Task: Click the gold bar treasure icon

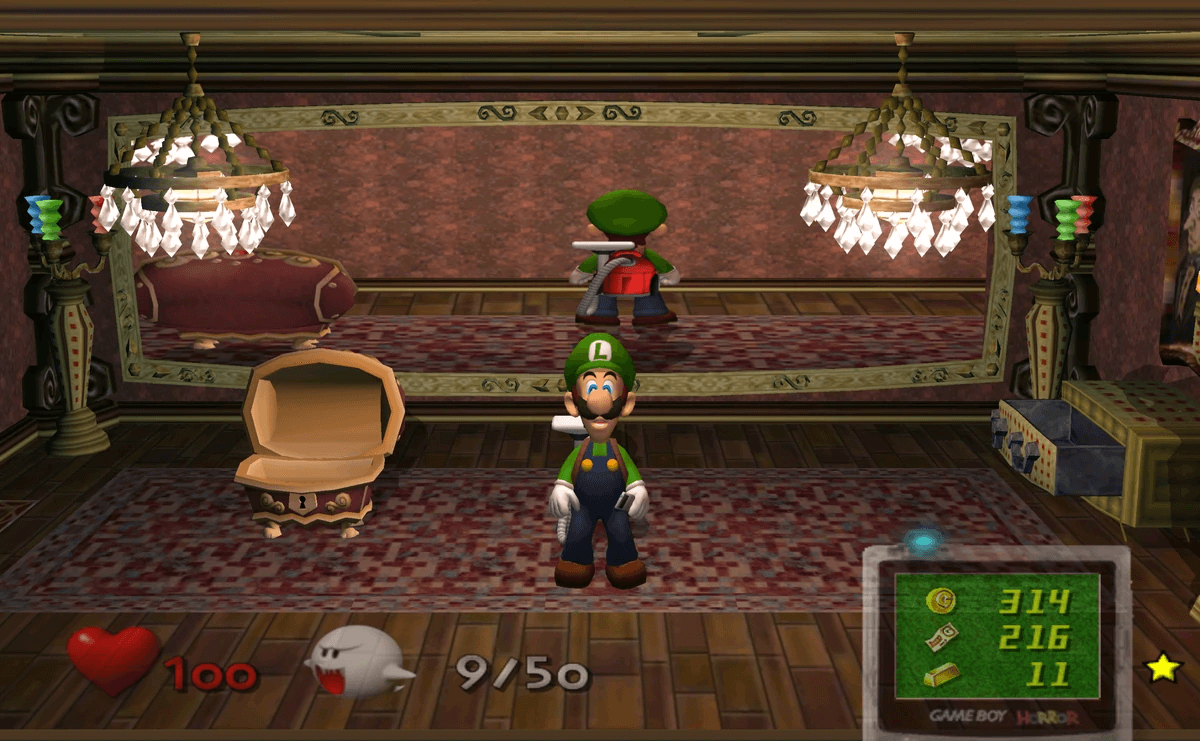Action: pyautogui.click(x=941, y=674)
